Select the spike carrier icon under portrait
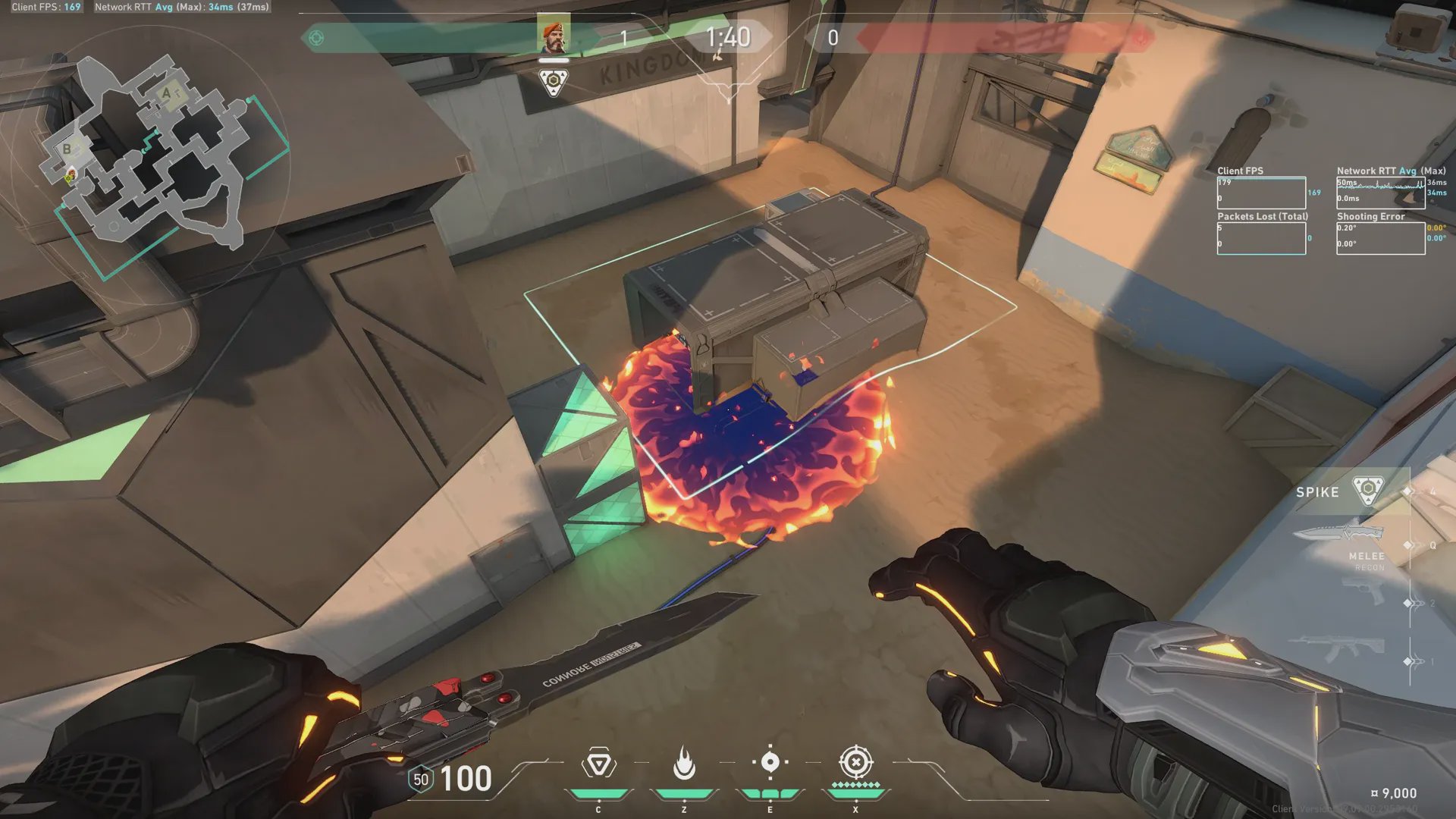This screenshot has height=819, width=1456. (x=553, y=81)
